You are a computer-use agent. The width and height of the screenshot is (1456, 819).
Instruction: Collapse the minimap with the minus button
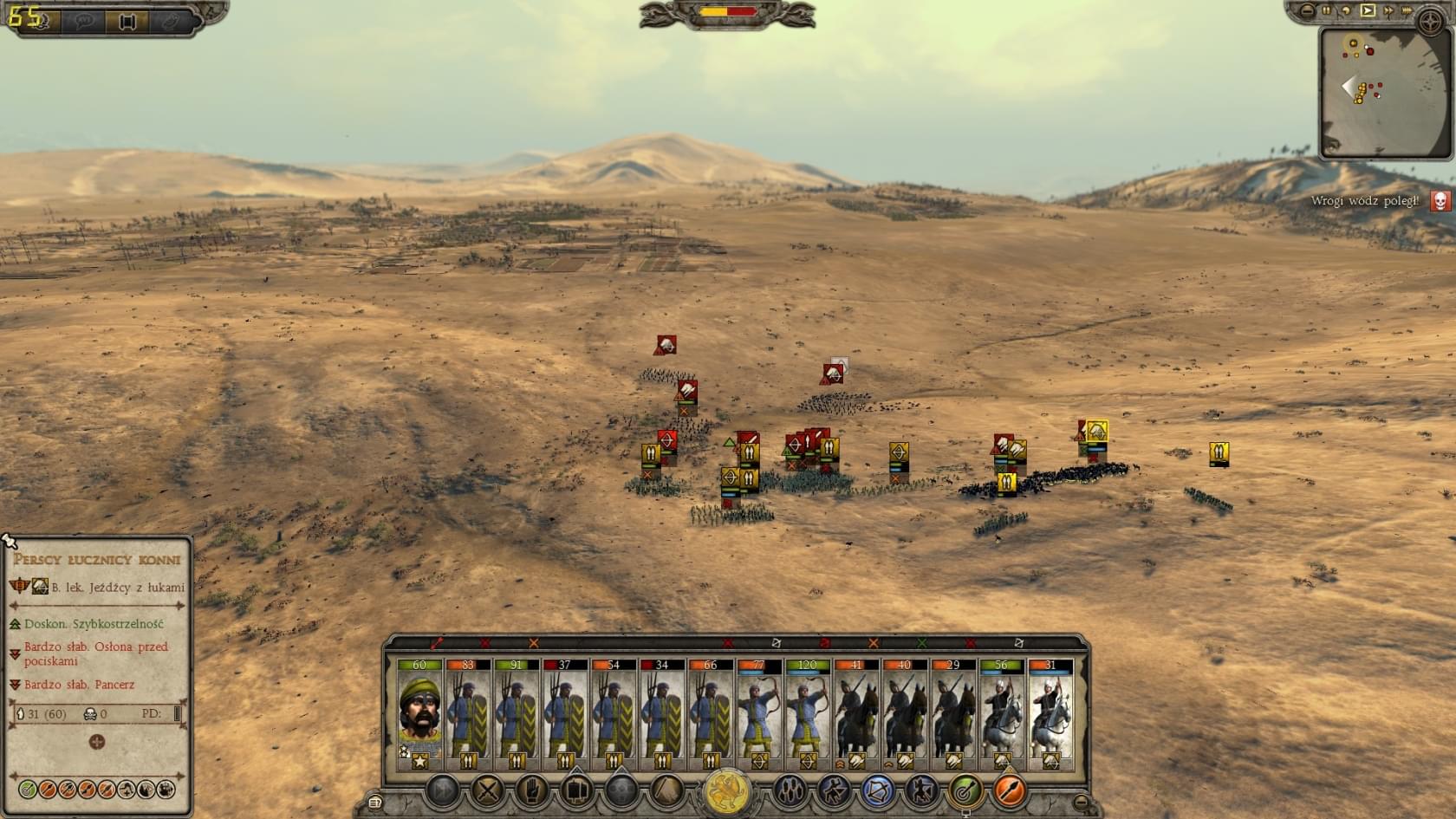(x=1308, y=11)
